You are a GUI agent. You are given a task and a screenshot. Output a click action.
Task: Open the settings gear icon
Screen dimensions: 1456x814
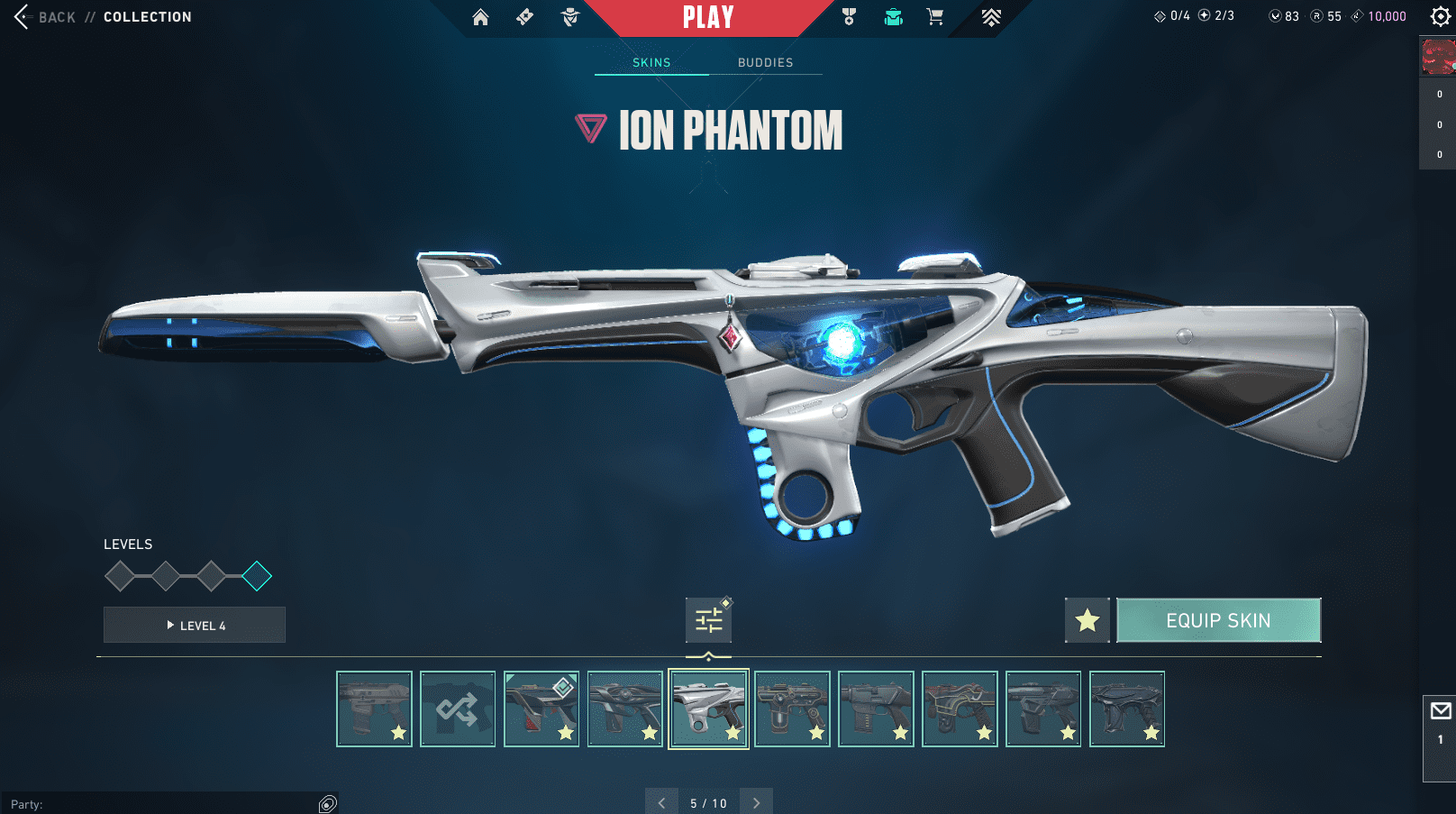tap(1440, 16)
